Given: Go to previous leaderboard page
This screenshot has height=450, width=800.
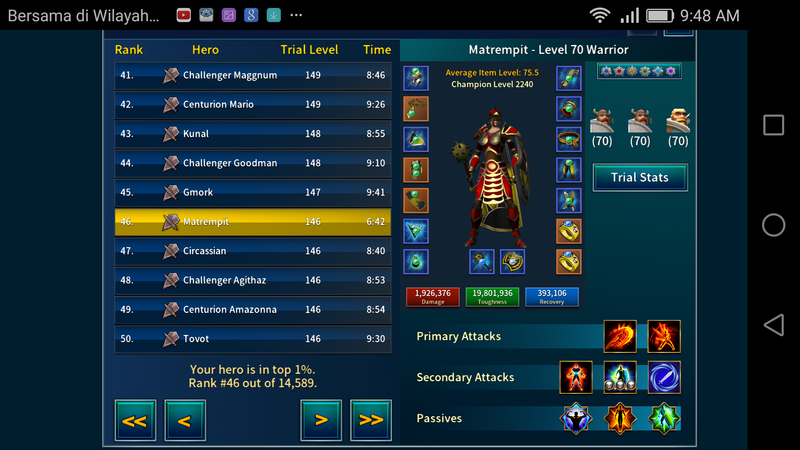Looking at the screenshot, I should pyautogui.click(x=185, y=420).
